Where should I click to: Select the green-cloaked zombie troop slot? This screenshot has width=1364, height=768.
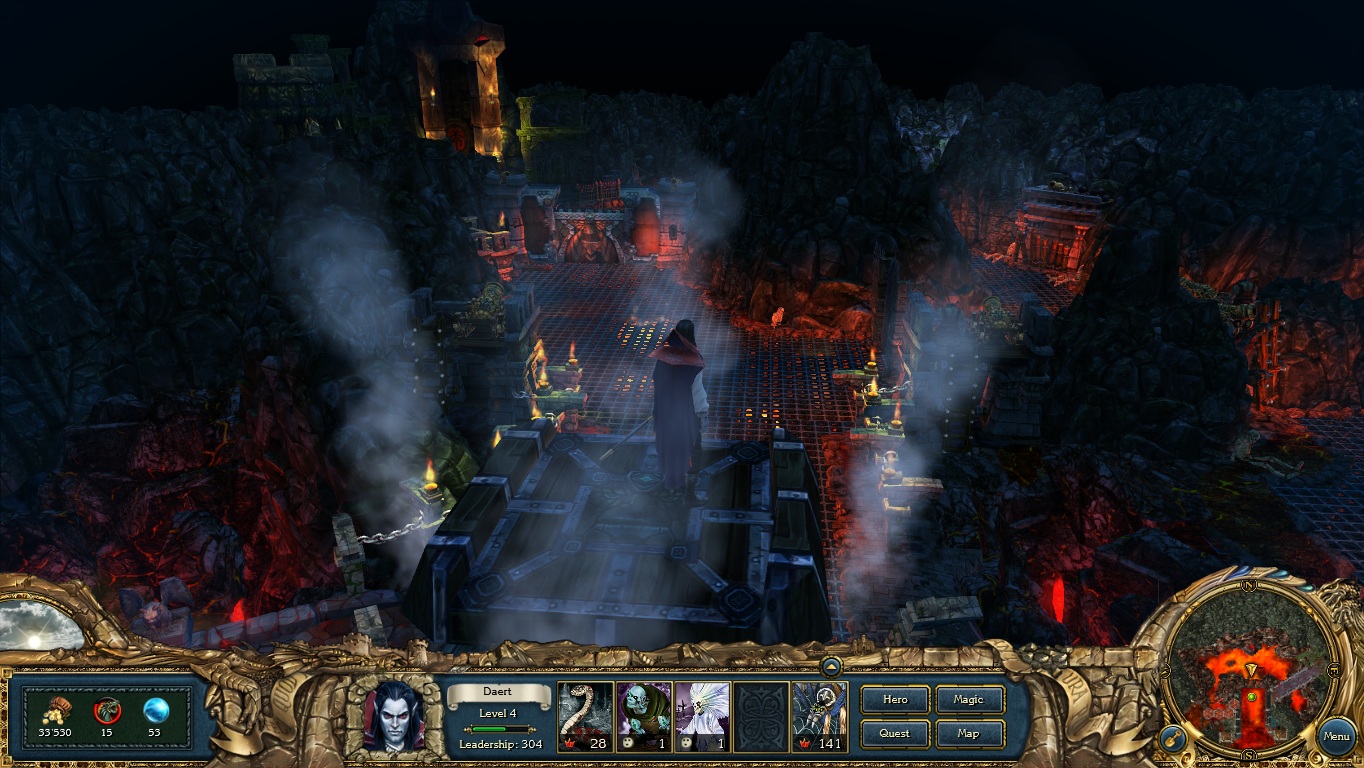click(644, 716)
